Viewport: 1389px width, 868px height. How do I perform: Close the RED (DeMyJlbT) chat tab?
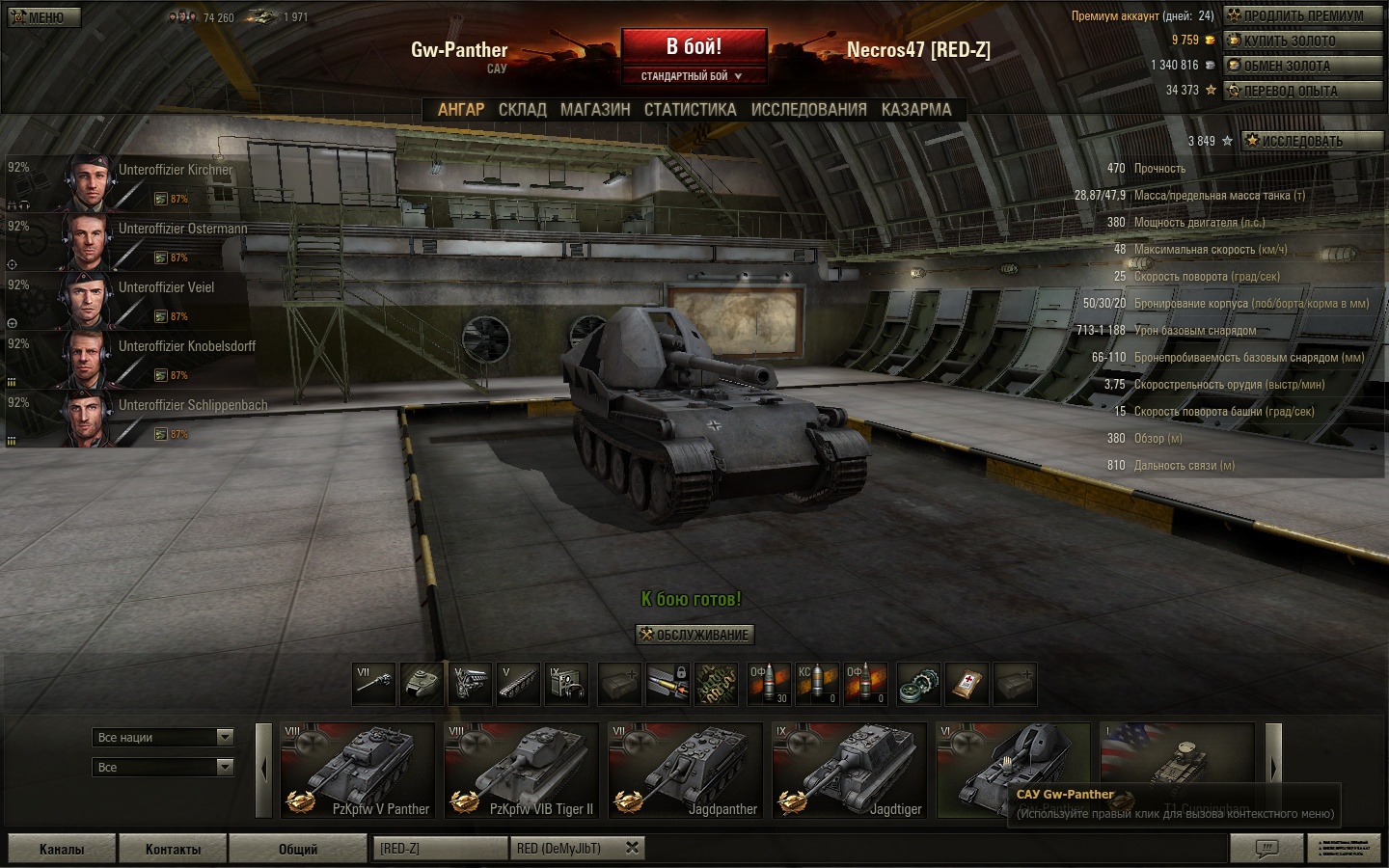632,848
